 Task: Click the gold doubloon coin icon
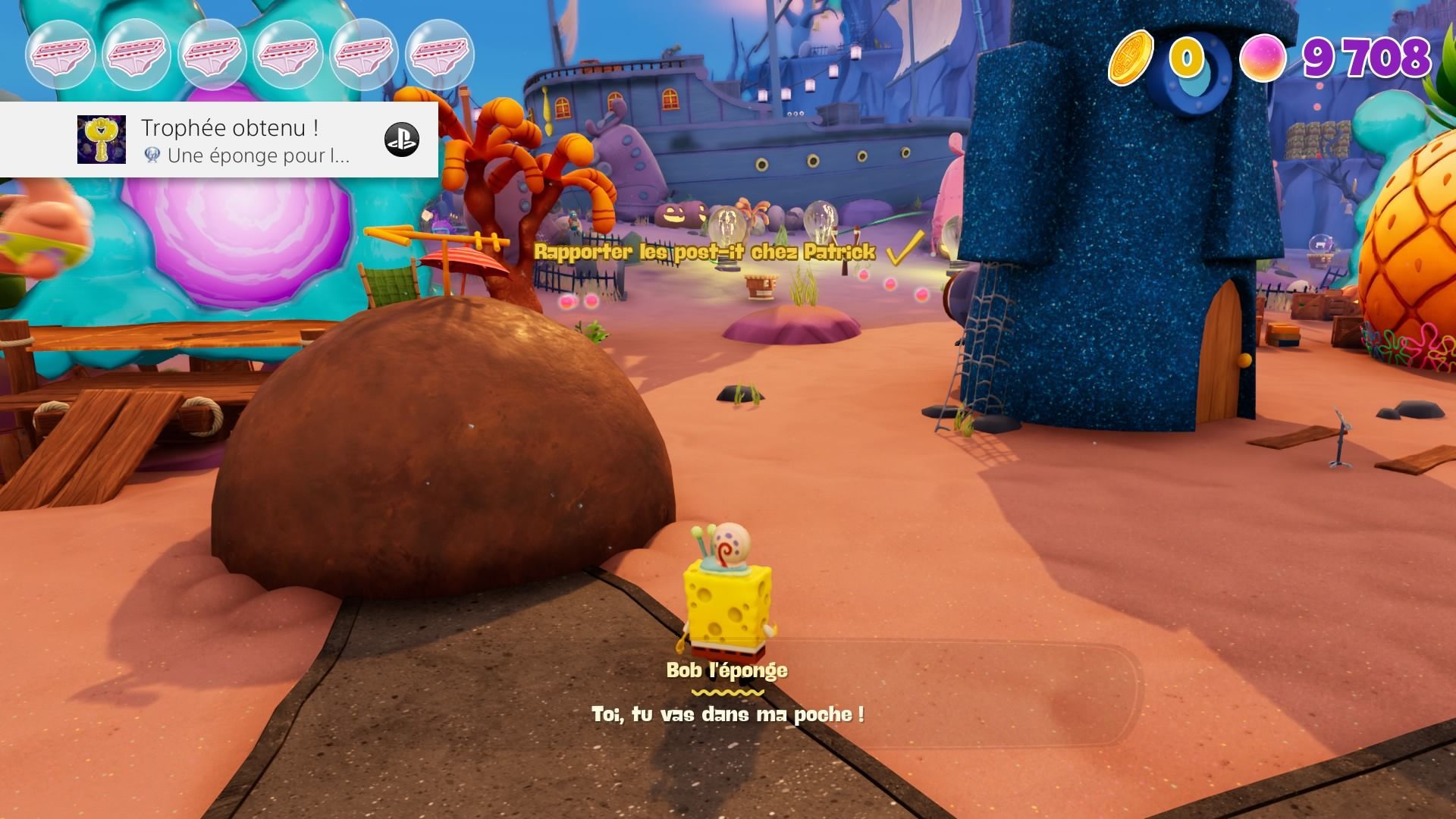(1131, 57)
